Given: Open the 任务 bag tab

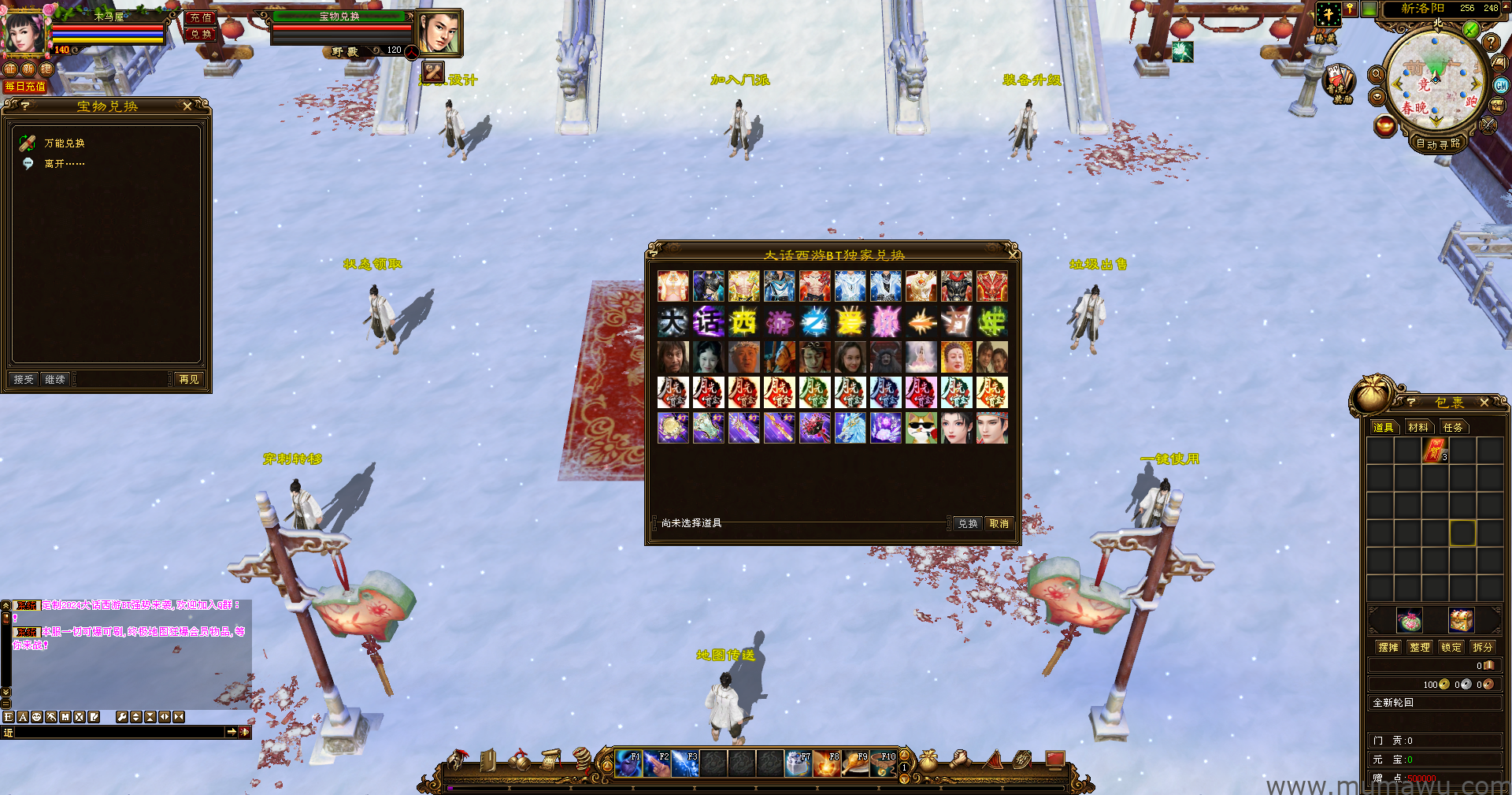Looking at the screenshot, I should pos(1453,428).
